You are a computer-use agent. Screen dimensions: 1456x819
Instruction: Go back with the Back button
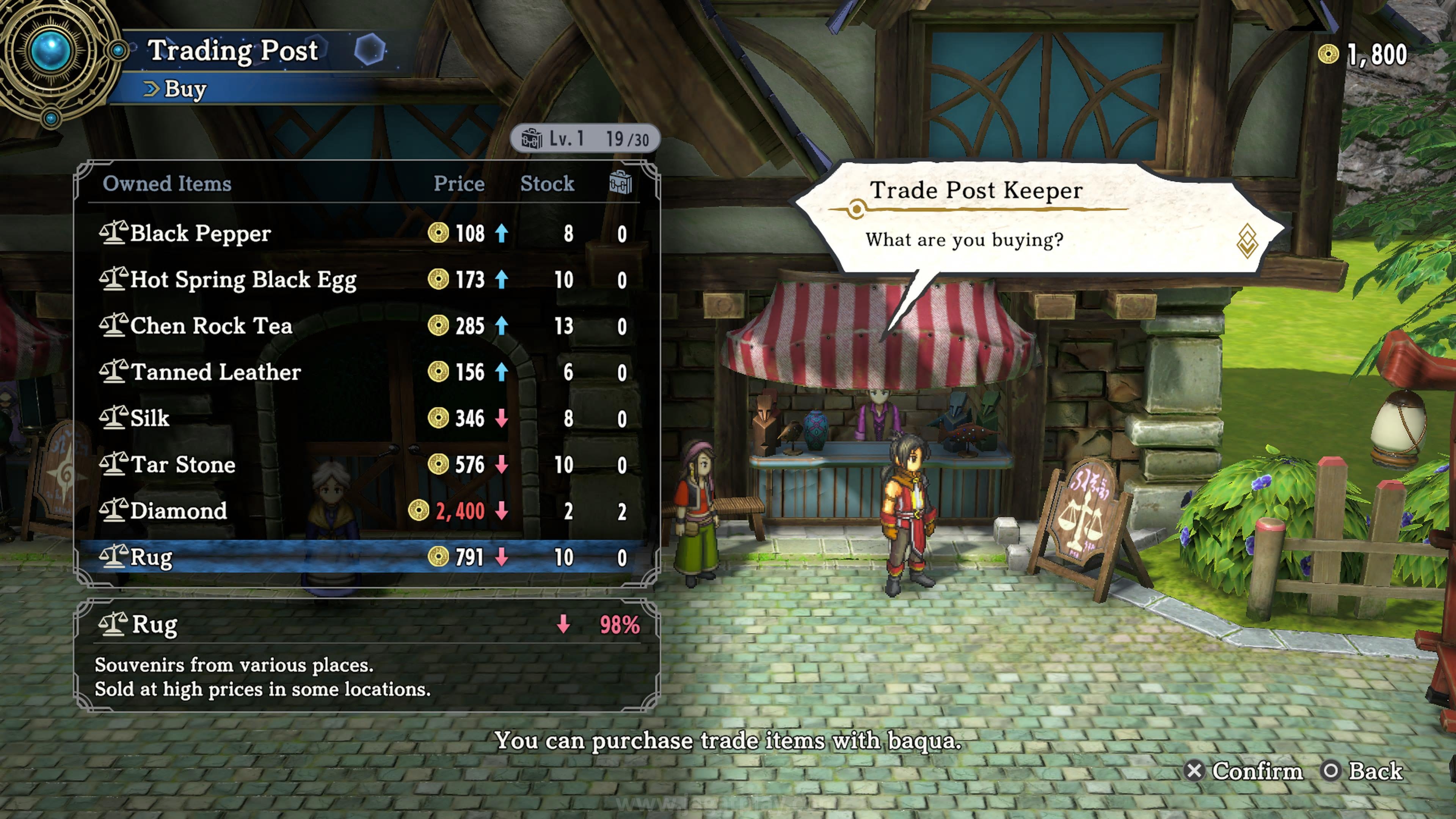1362,771
